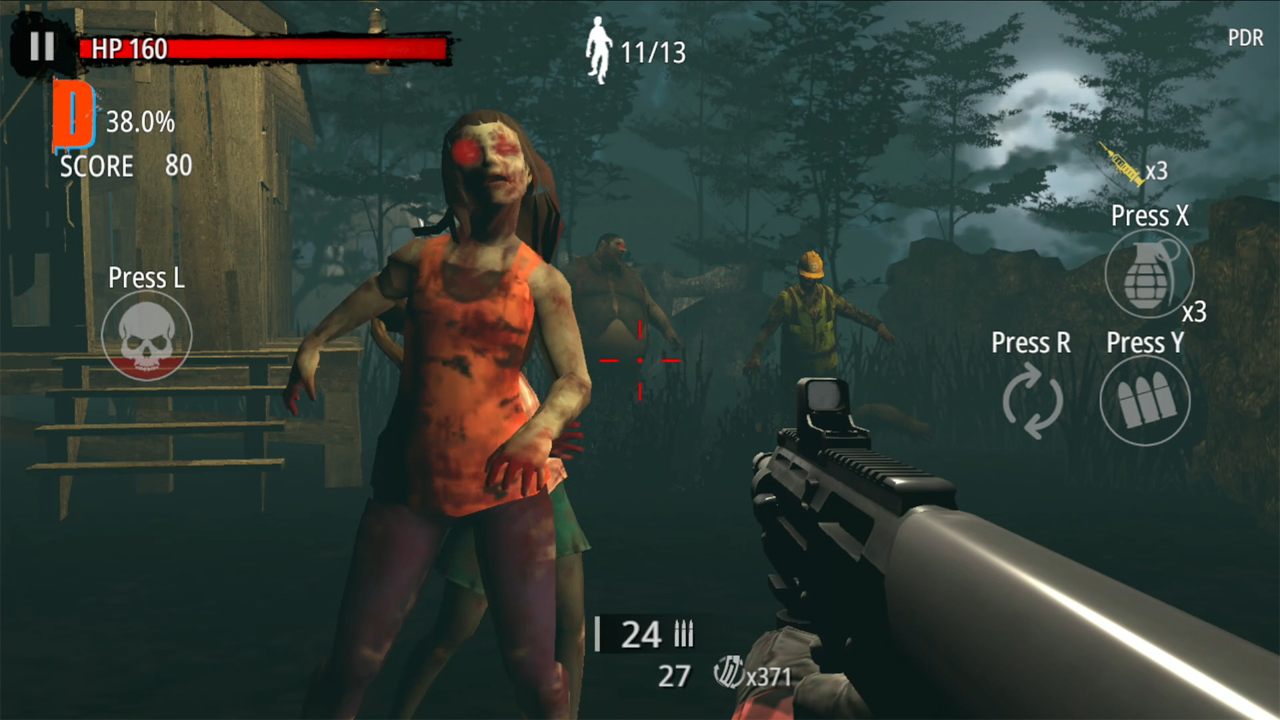Tap the Press Y ammo label
Screen dimensions: 1280x720
tap(1145, 343)
